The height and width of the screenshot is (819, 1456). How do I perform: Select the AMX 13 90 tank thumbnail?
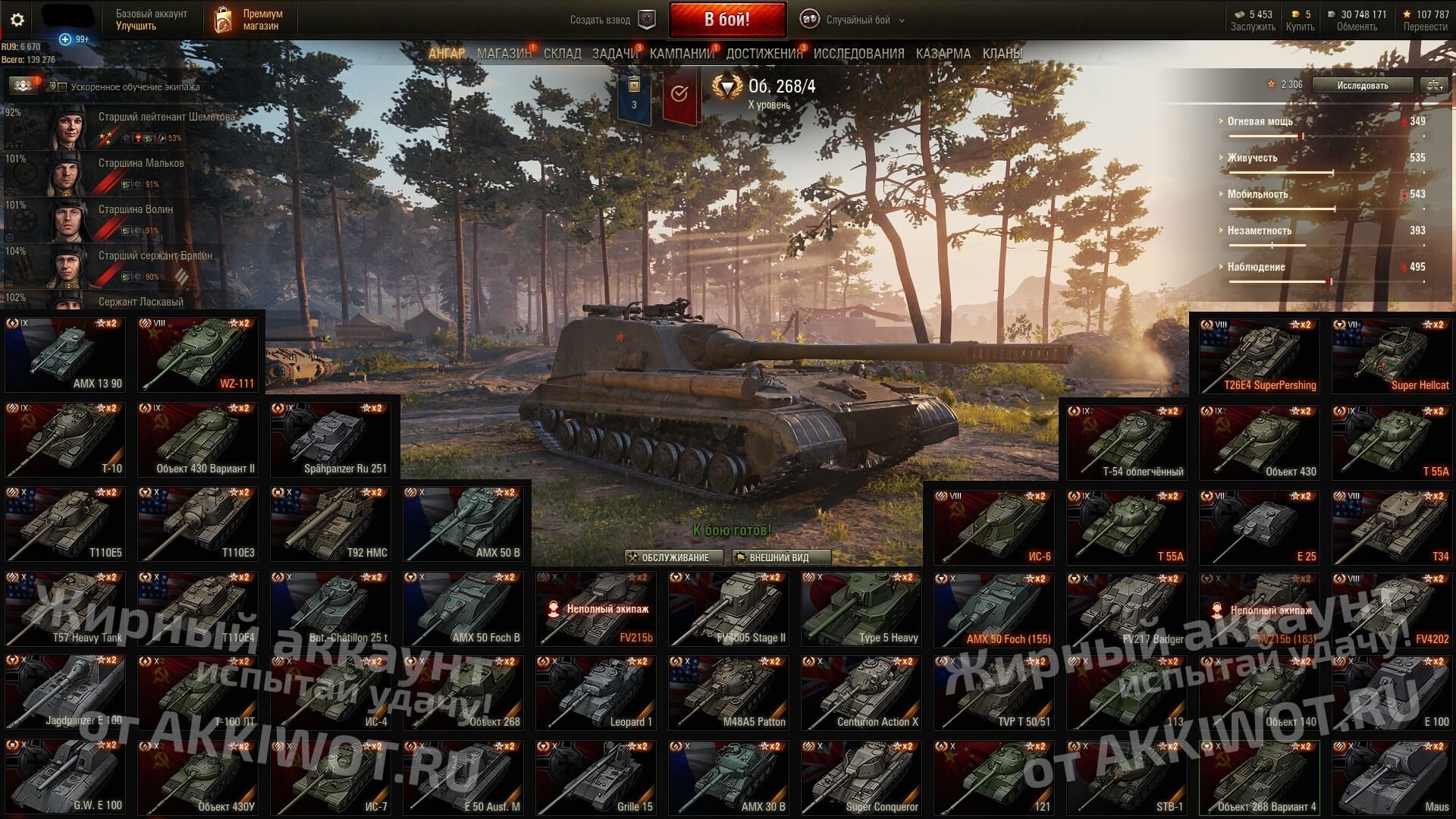(x=64, y=354)
